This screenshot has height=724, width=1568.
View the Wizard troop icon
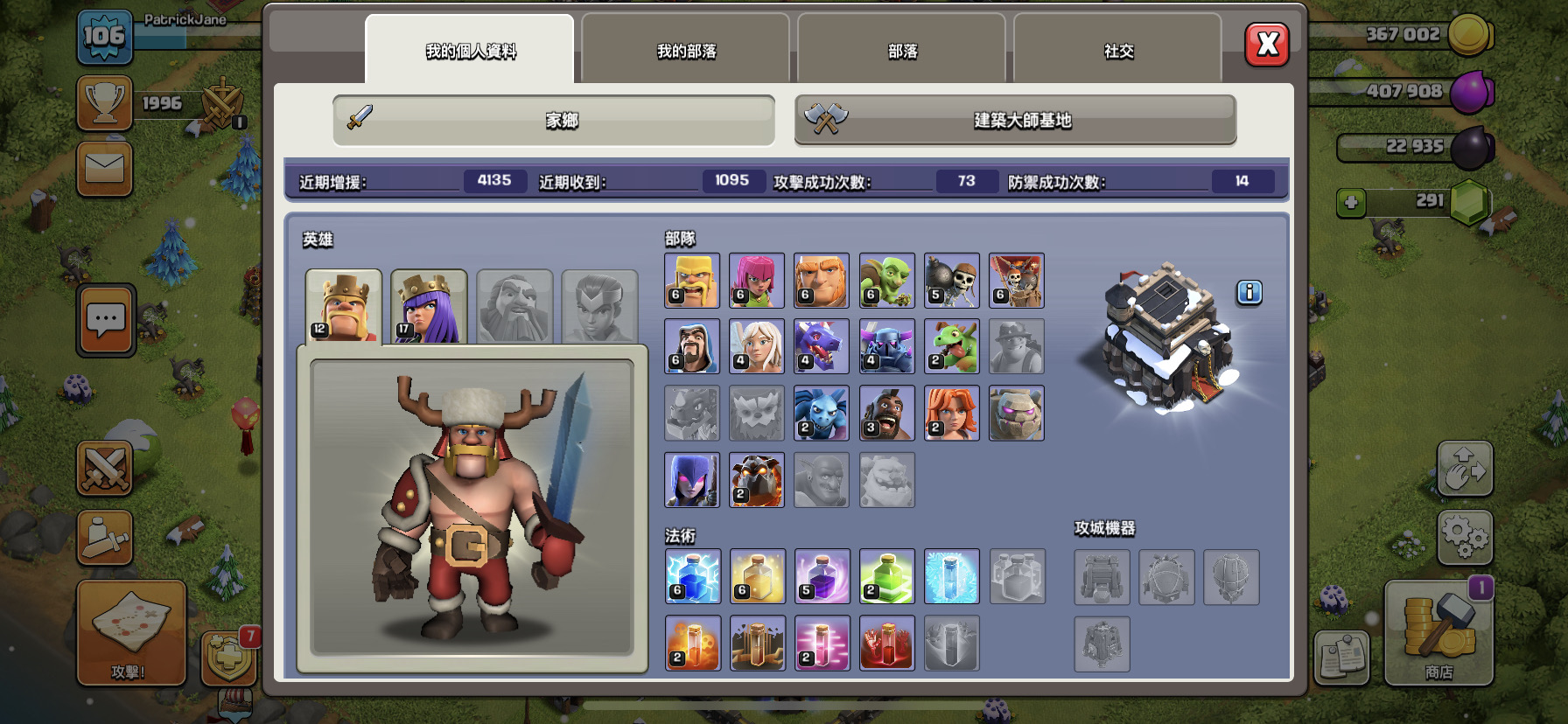(691, 347)
